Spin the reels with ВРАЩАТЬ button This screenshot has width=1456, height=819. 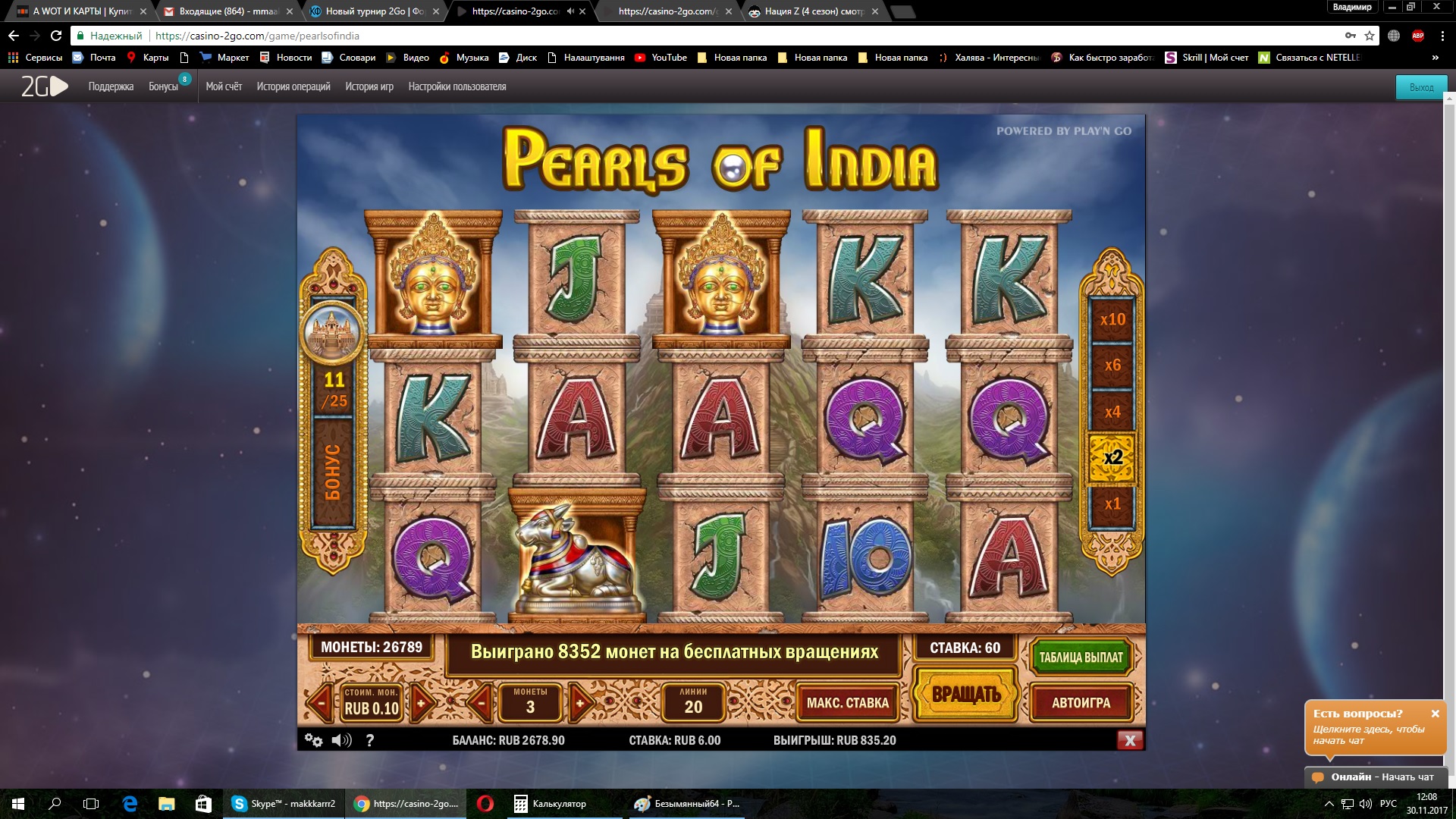[965, 694]
